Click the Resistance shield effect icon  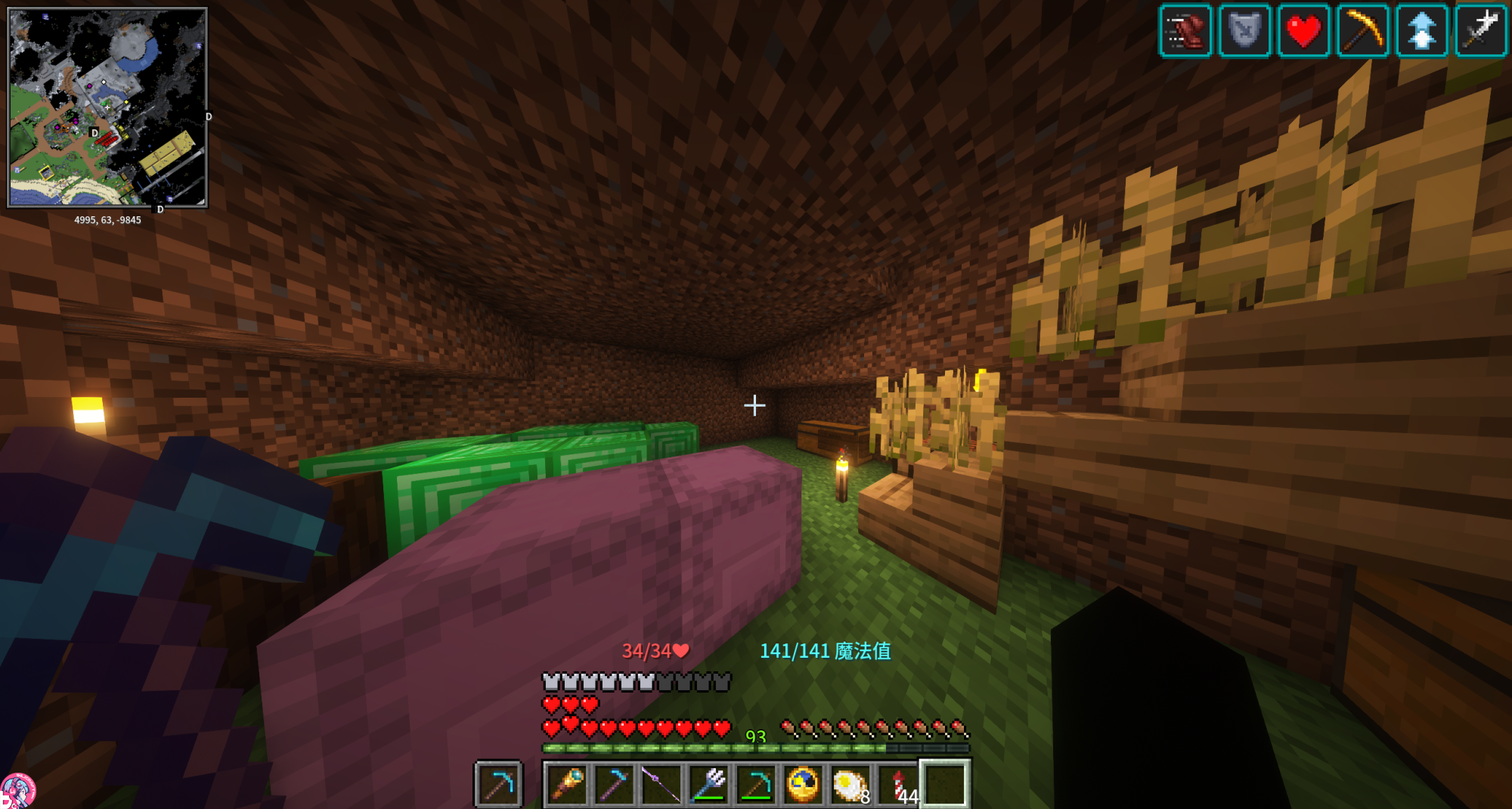click(x=1244, y=31)
